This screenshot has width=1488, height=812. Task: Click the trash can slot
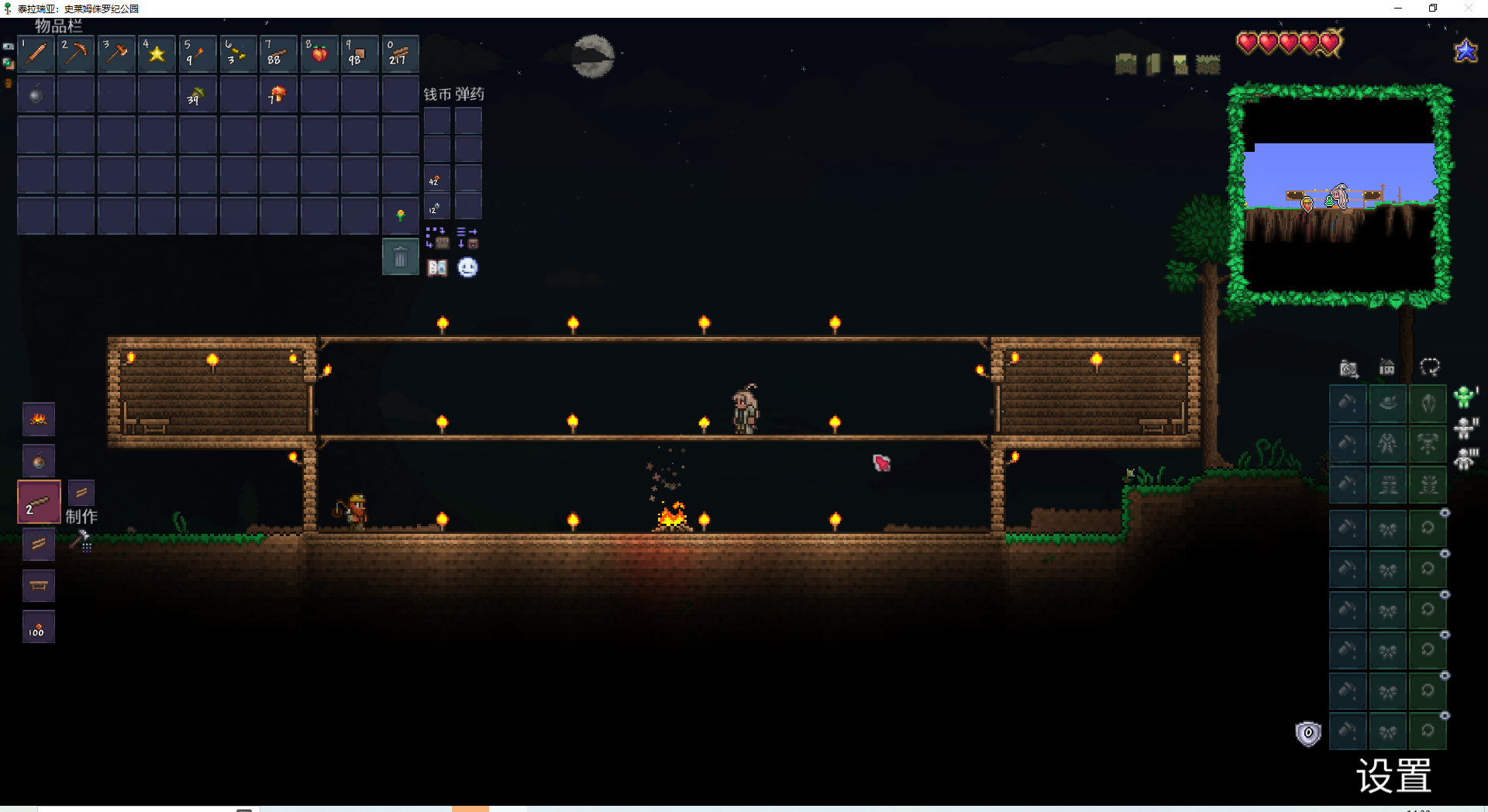pyautogui.click(x=400, y=257)
